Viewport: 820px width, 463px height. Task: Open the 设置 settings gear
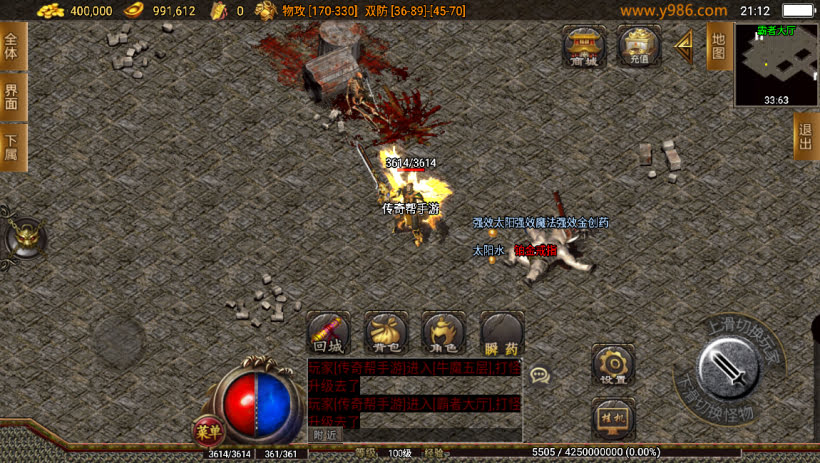tap(613, 365)
